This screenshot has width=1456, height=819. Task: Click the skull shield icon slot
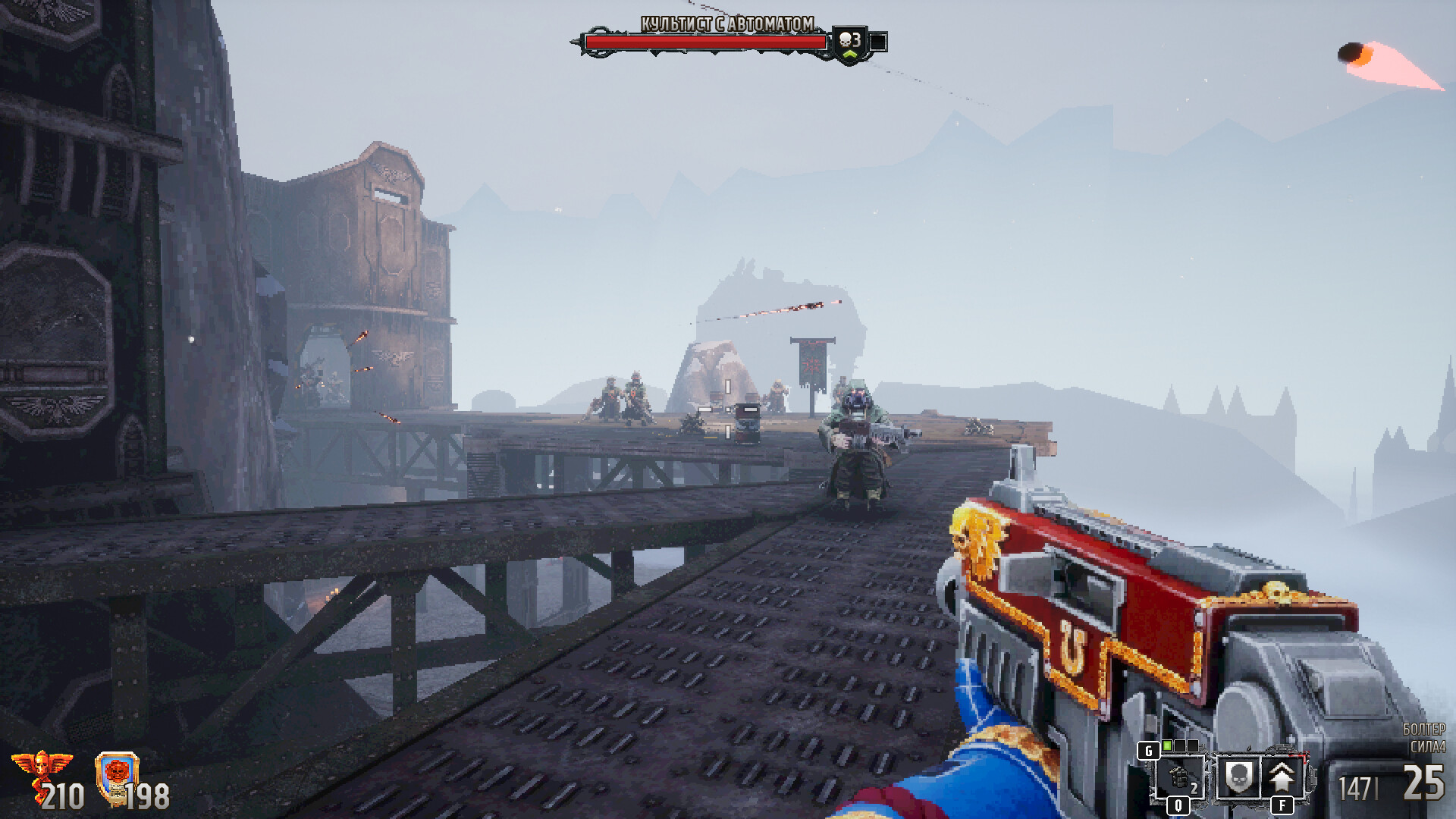(x=1238, y=777)
